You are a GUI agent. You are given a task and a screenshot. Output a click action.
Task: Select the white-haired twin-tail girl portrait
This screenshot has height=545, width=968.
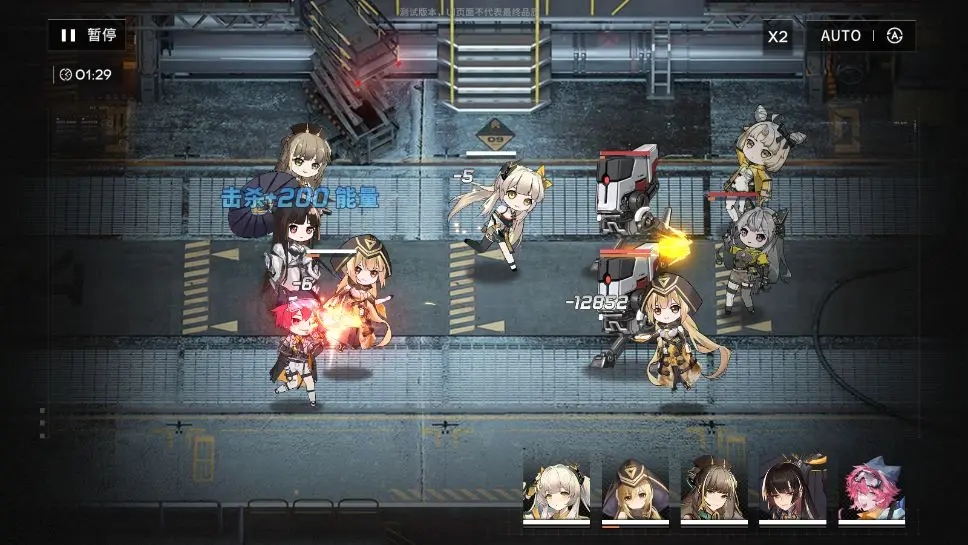tap(556, 488)
